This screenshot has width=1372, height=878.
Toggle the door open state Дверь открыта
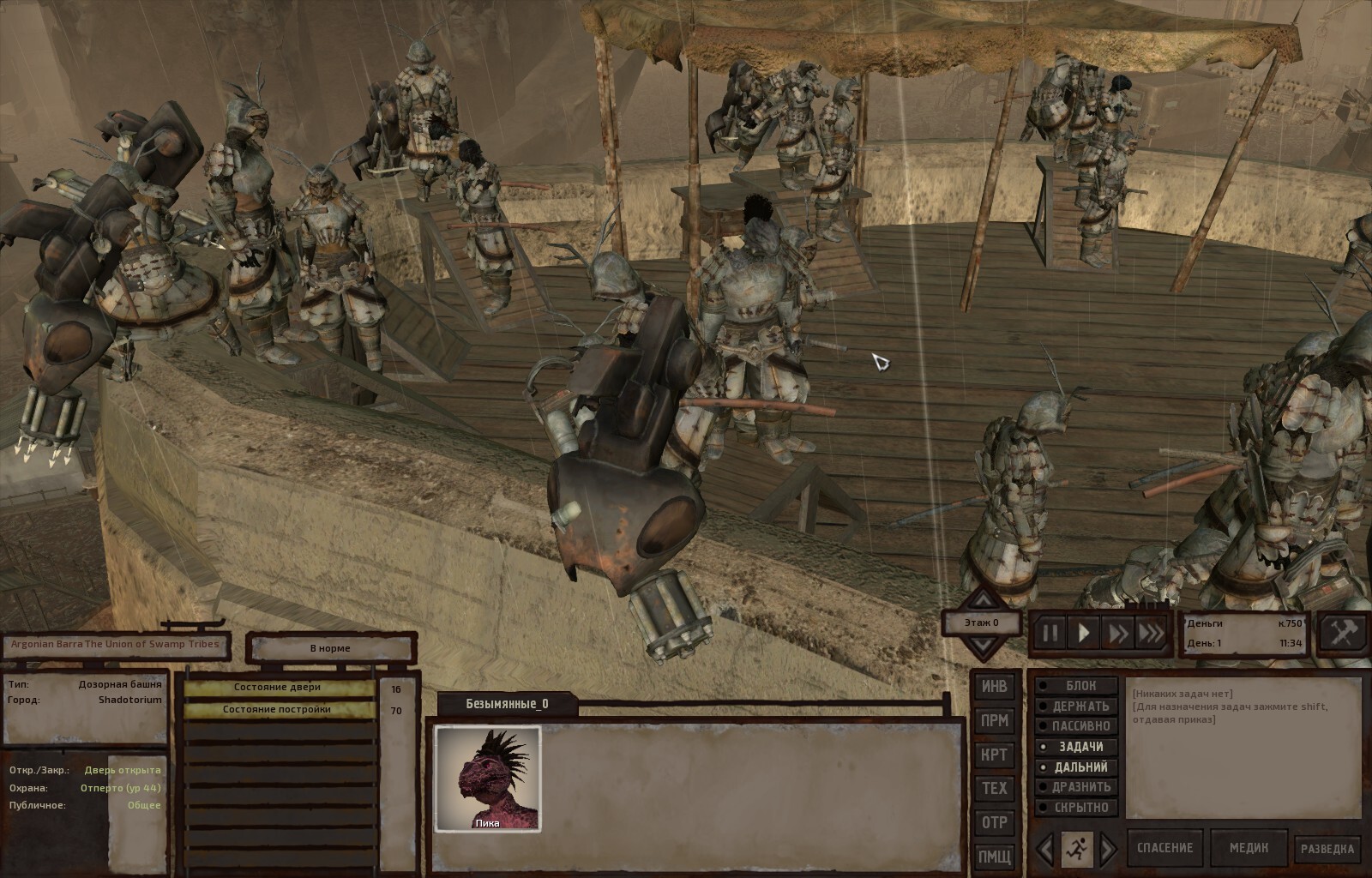point(122,770)
